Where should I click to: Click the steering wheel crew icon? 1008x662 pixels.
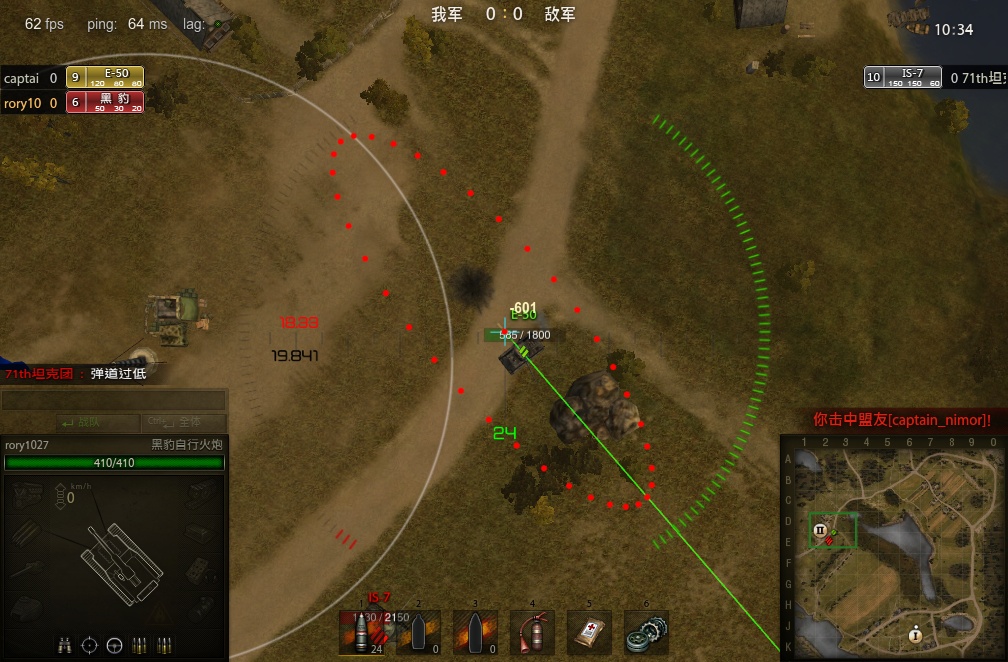tap(114, 645)
